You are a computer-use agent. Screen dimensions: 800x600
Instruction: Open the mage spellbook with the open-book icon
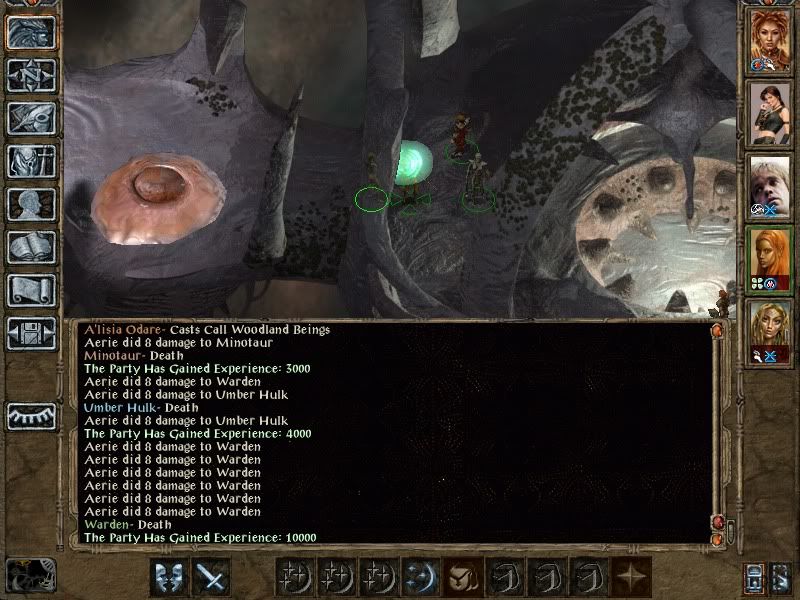tap(31, 247)
